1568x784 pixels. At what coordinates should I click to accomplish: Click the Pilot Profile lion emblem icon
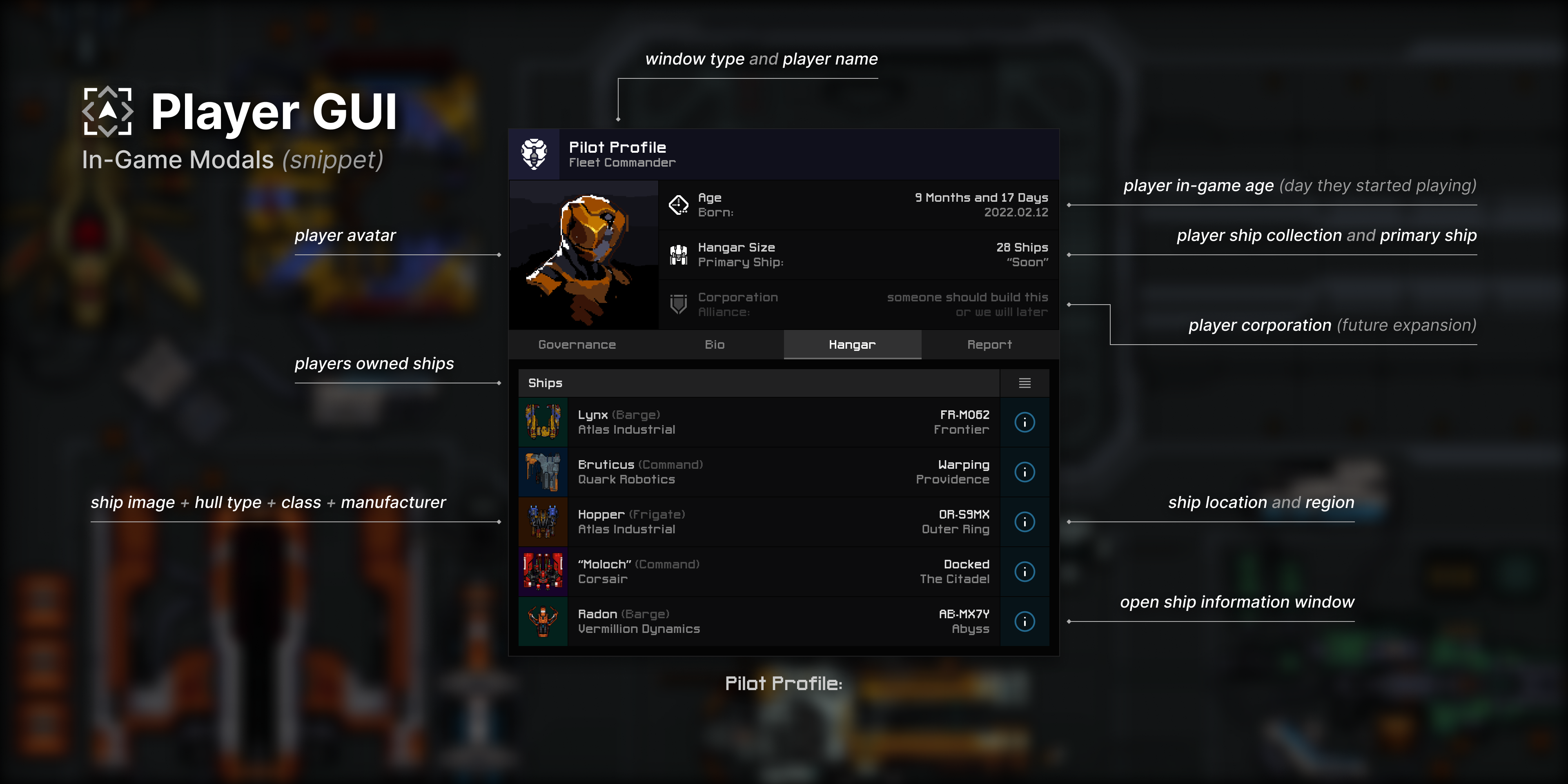click(534, 154)
